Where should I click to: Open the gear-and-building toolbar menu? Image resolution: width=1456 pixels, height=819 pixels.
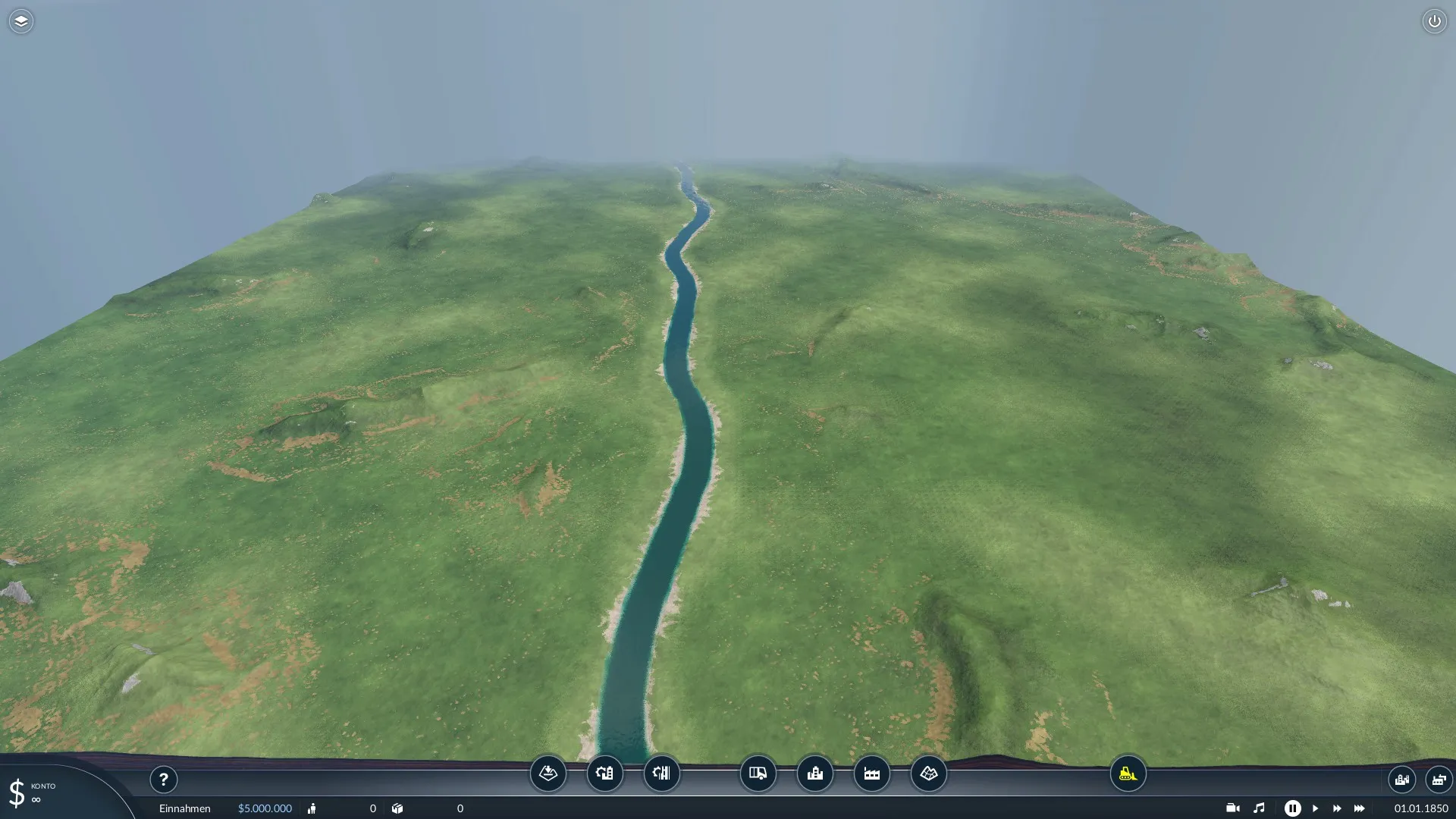pos(604,773)
